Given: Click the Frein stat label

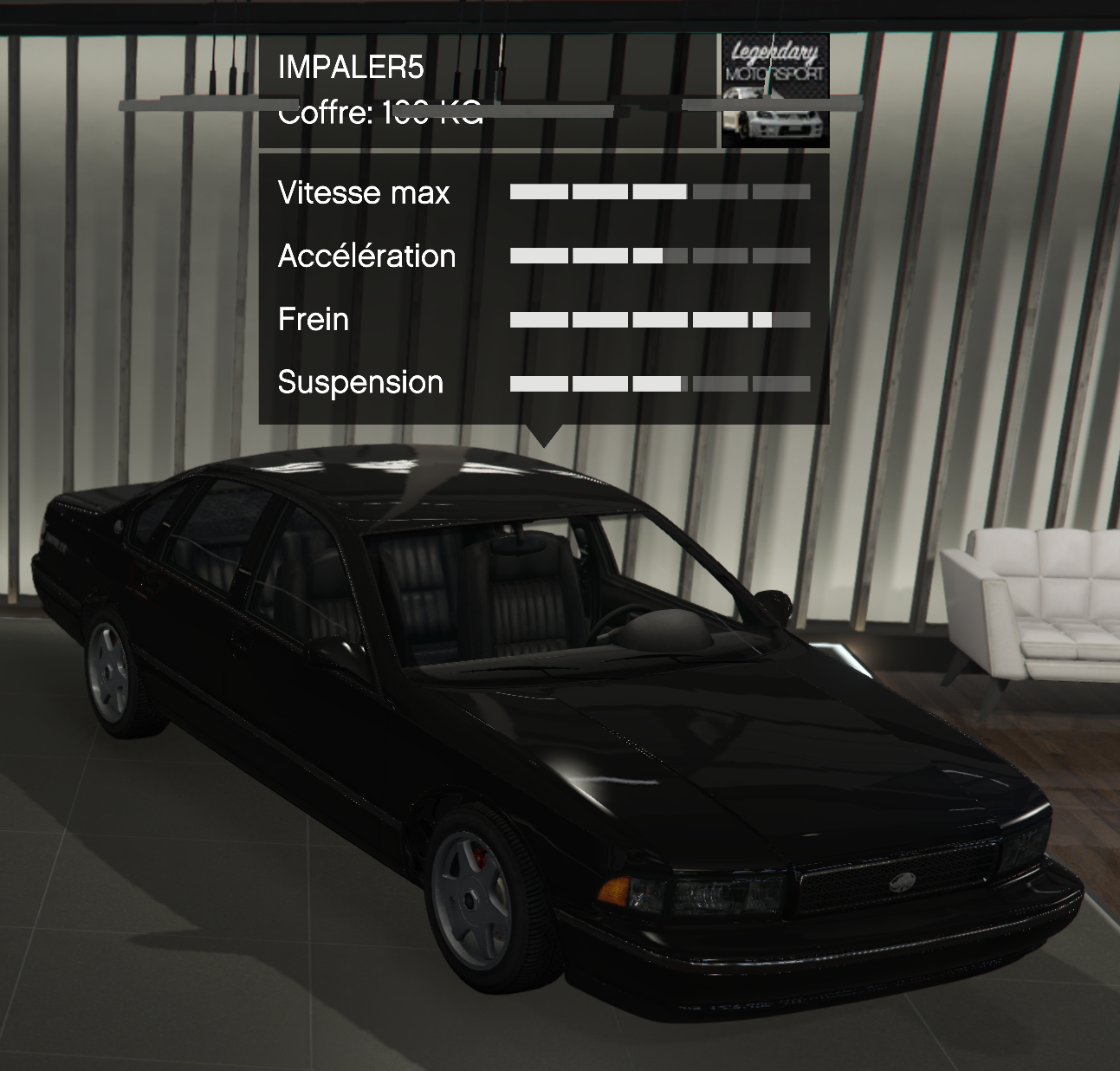Looking at the screenshot, I should tap(312, 319).
